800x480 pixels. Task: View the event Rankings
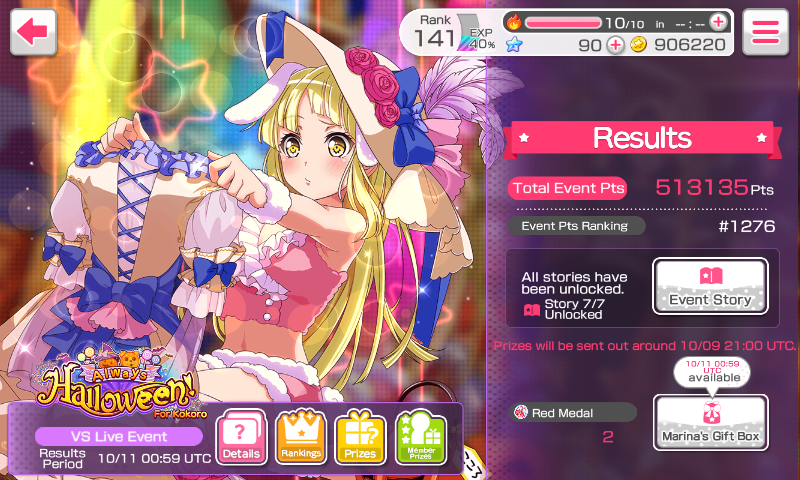[x=301, y=437]
